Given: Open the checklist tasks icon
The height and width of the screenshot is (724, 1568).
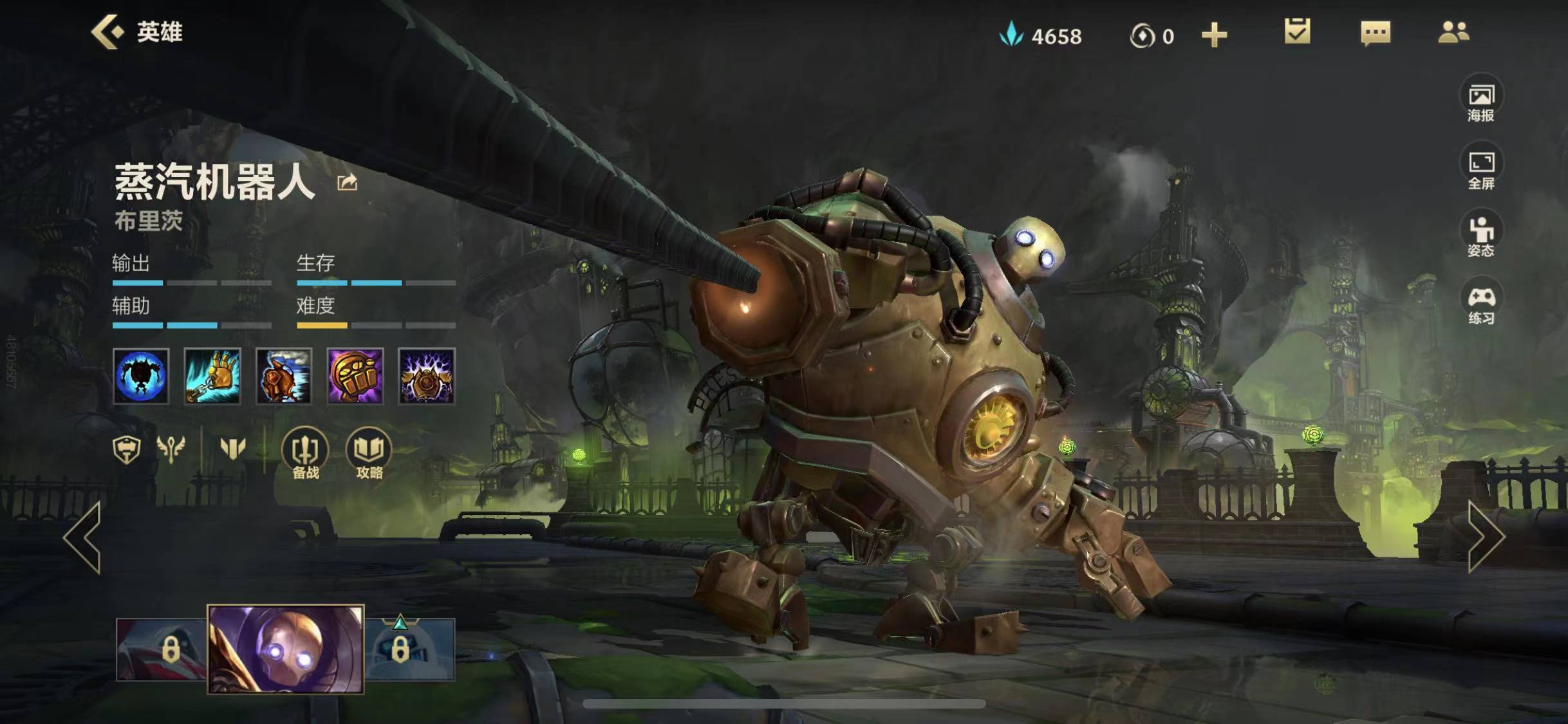Looking at the screenshot, I should (1297, 32).
